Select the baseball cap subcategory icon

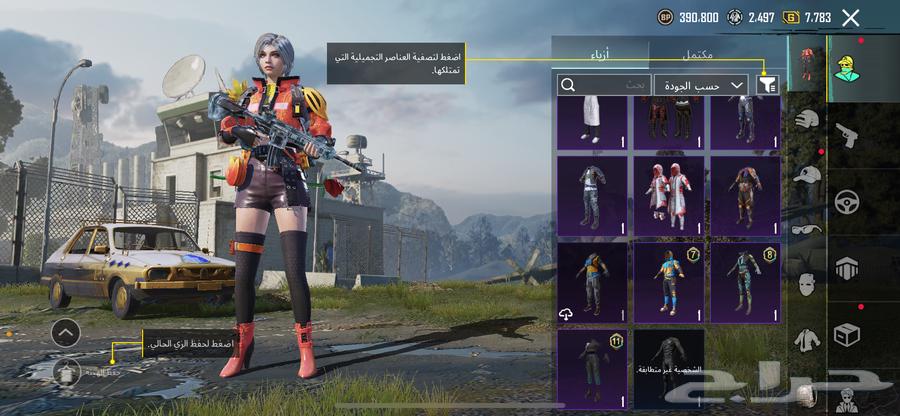pyautogui.click(x=807, y=174)
